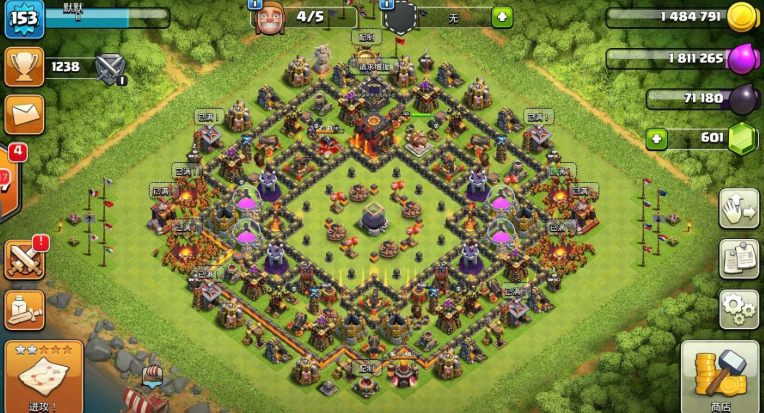Viewport: 764px width, 413px height.
Task: Tap the league crossed-swords shield badge
Action: pyautogui.click(x=109, y=68)
